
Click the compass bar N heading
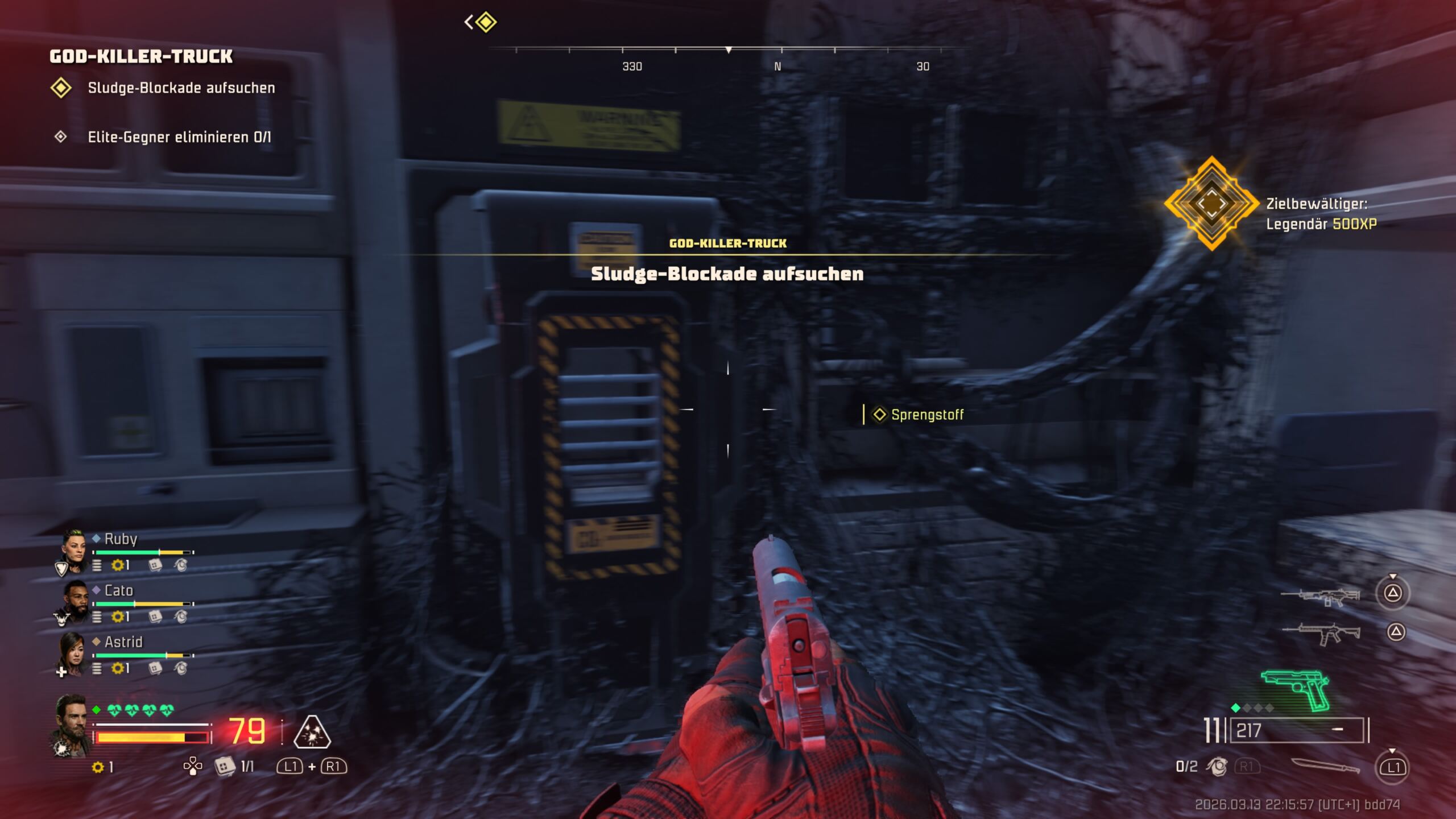(777, 67)
